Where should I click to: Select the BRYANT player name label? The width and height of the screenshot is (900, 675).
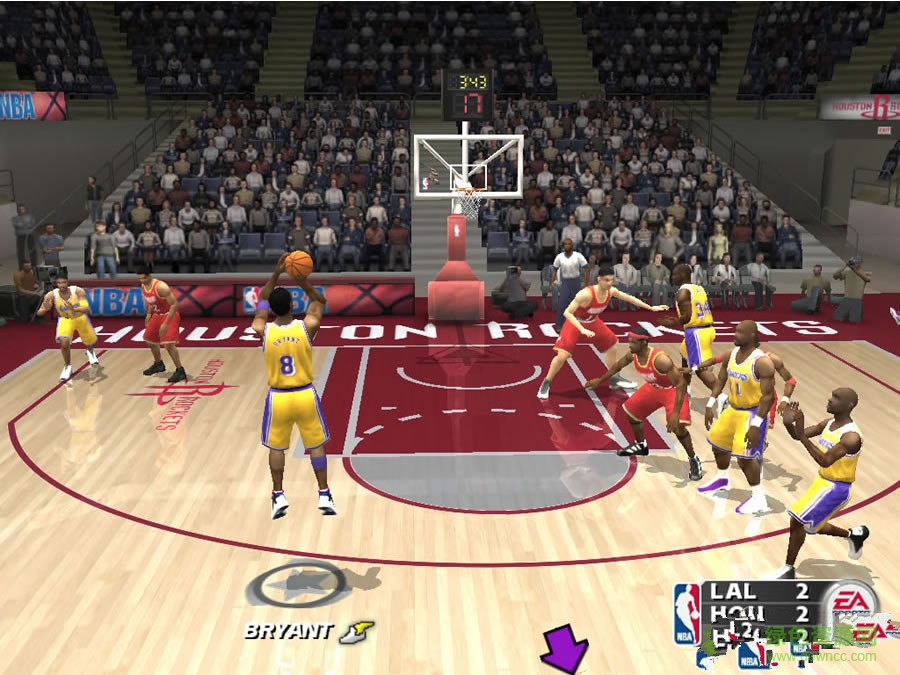click(288, 631)
